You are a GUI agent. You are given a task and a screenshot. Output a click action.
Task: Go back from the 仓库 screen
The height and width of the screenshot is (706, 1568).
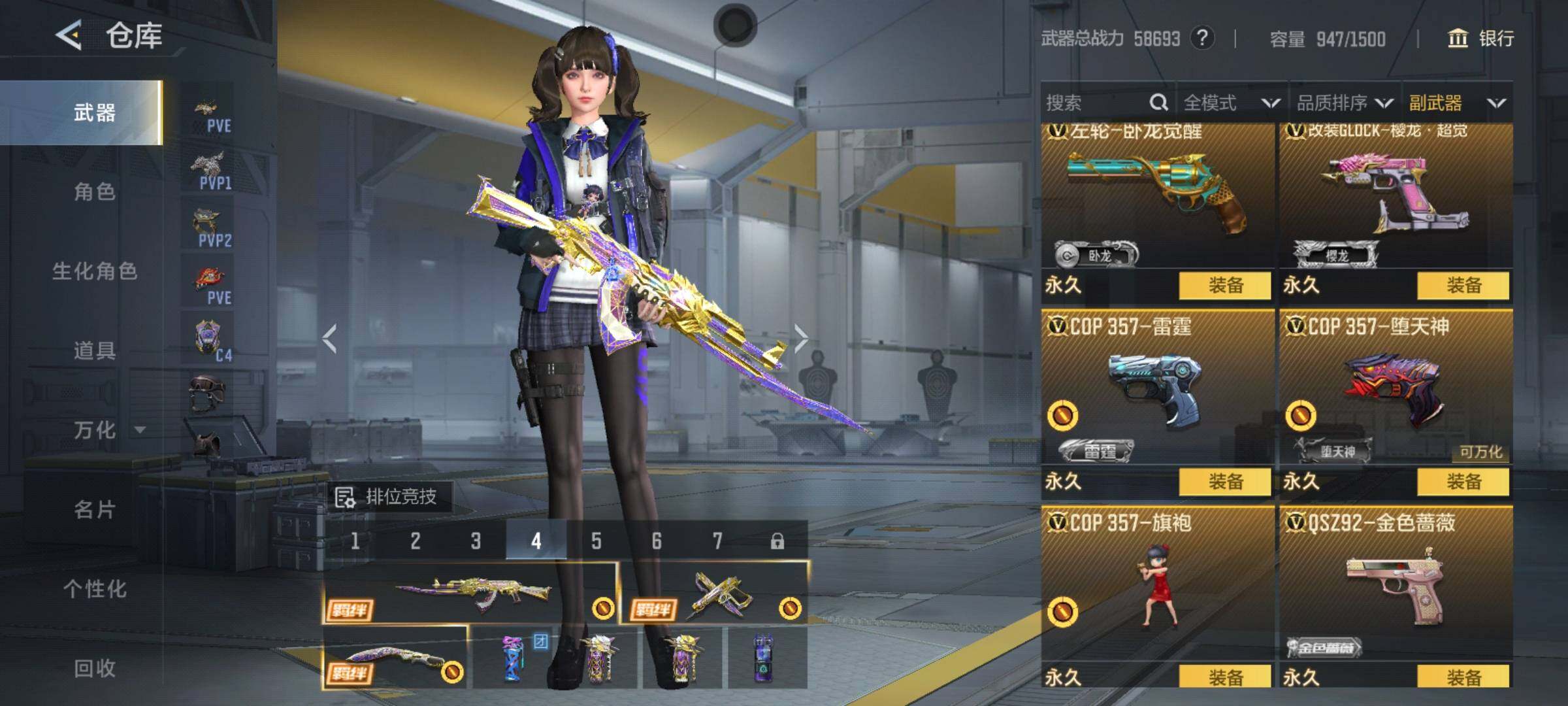(69, 35)
